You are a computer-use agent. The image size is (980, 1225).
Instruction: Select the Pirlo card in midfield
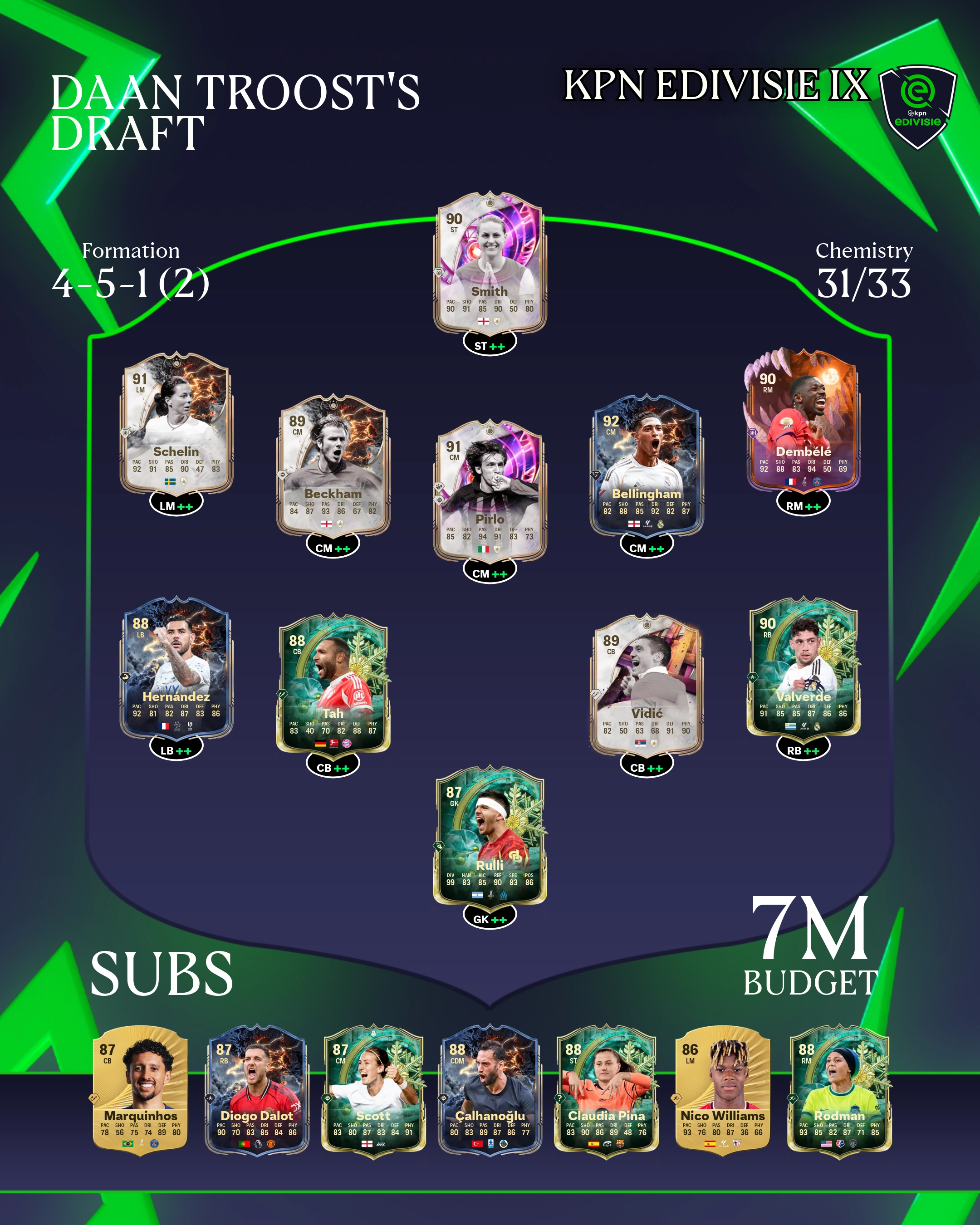click(x=490, y=492)
